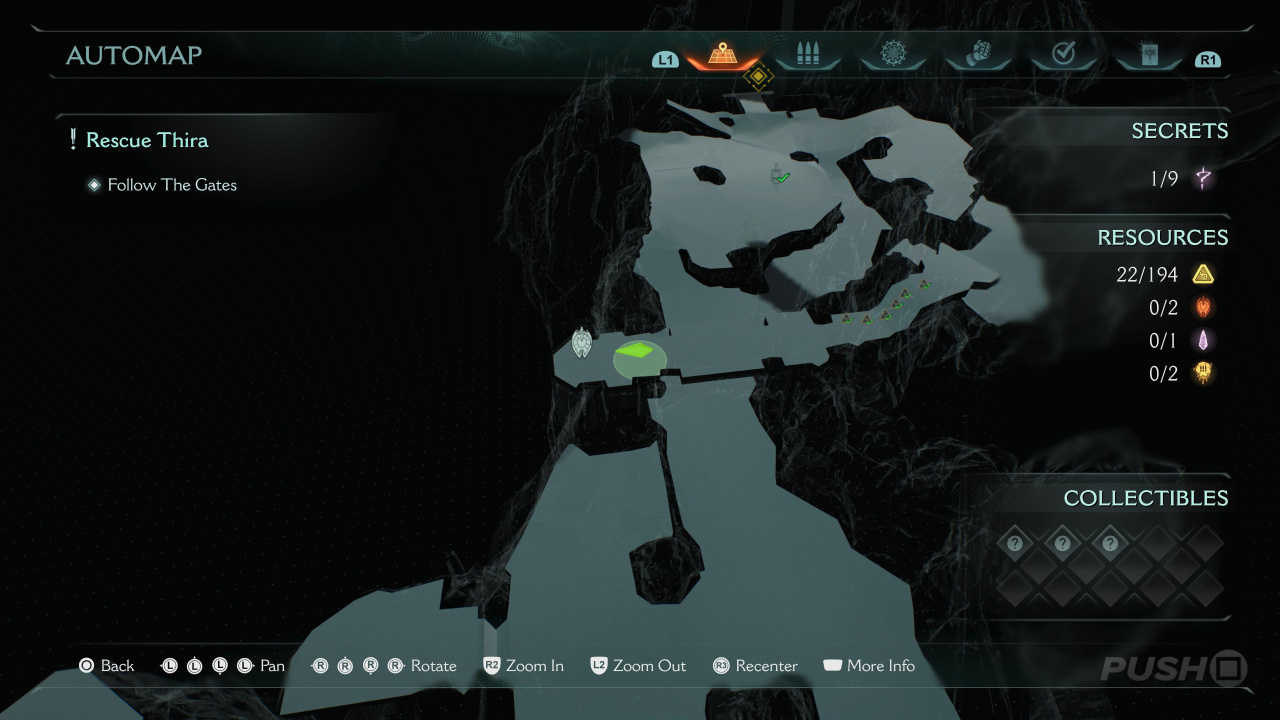This screenshot has height=720, width=1280.
Task: Select the Secrets counter entry
Action: [x=1180, y=179]
